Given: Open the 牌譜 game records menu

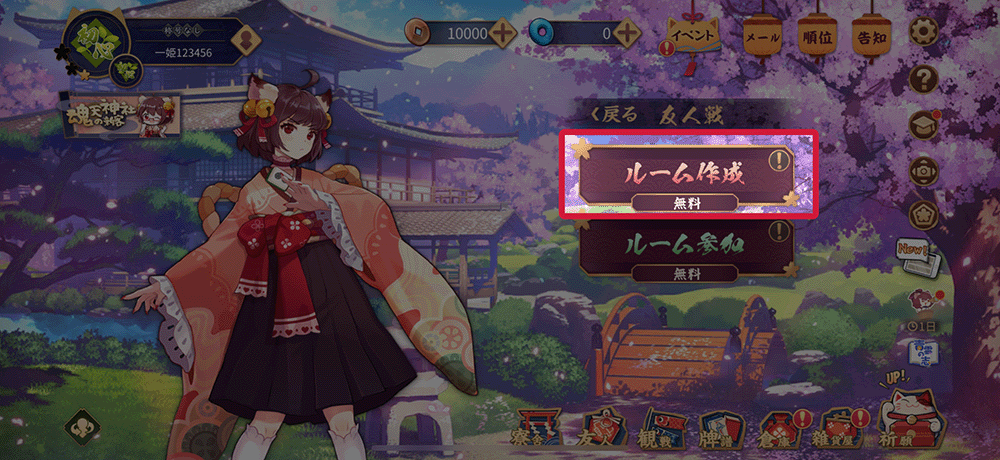Looking at the screenshot, I should click(x=718, y=428).
